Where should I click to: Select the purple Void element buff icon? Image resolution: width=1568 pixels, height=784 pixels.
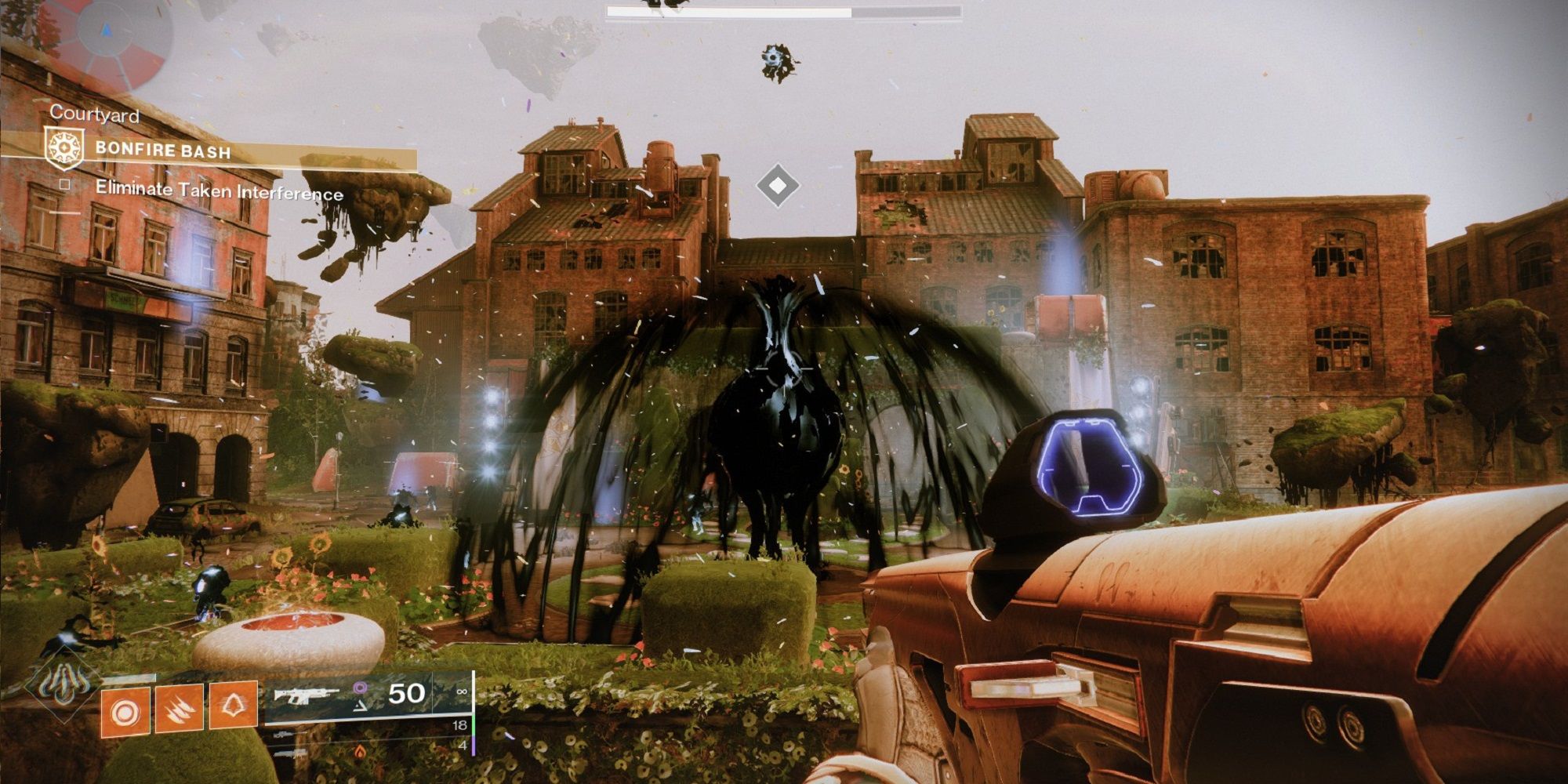[361, 687]
